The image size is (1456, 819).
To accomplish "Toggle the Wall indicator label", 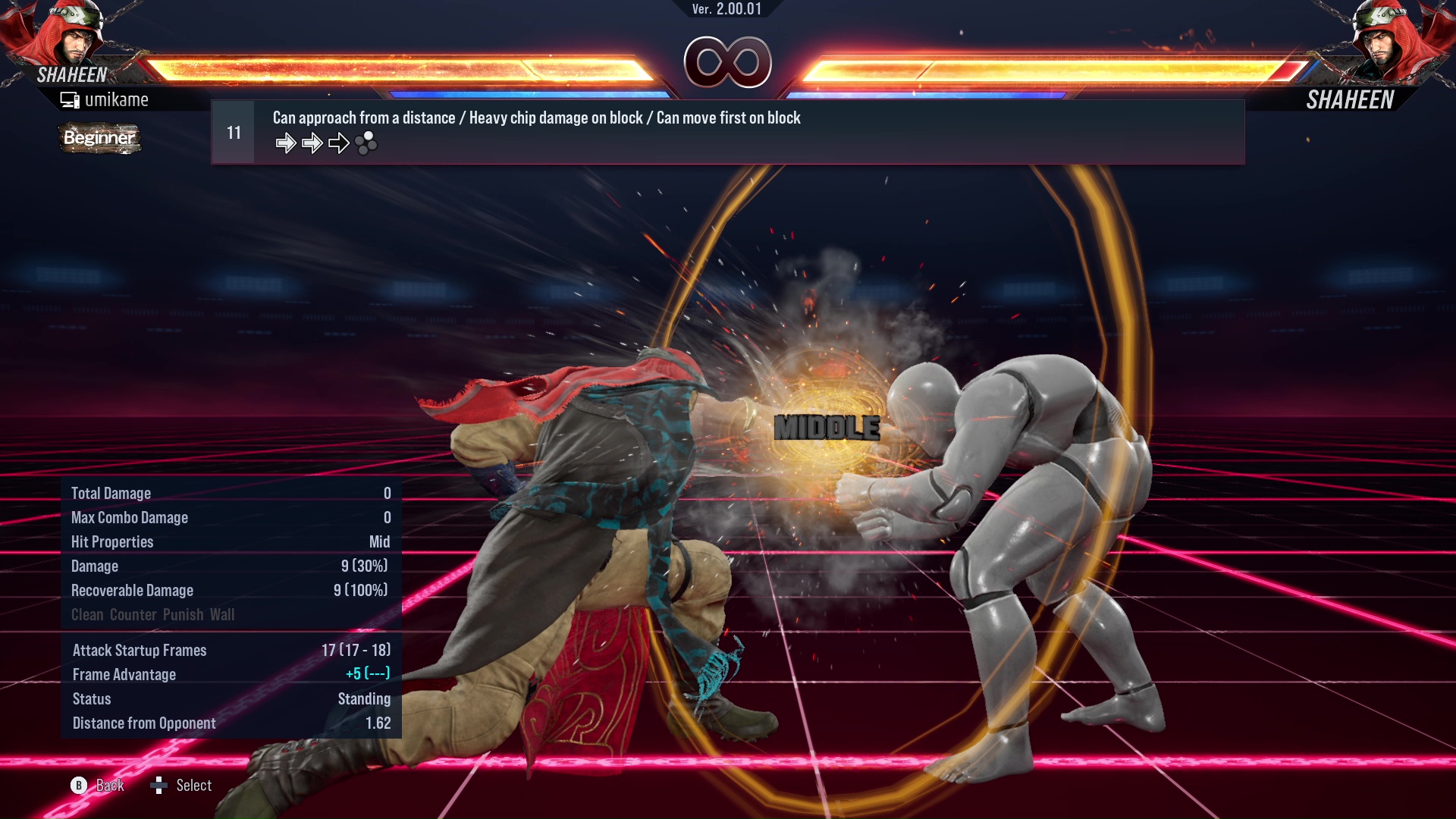I will (x=222, y=614).
